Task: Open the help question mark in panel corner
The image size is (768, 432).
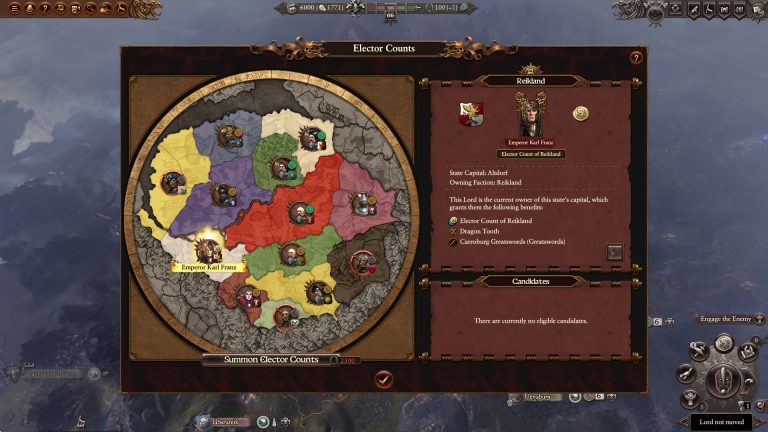Action: point(635,58)
